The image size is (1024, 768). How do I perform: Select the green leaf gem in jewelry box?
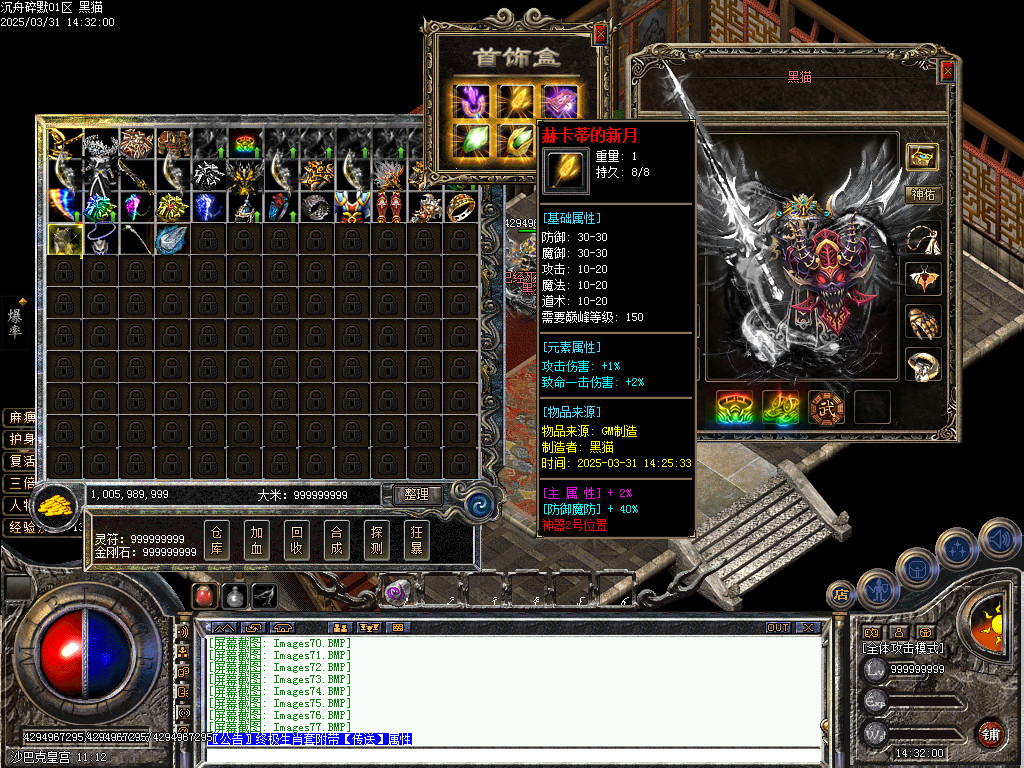pyautogui.click(x=470, y=139)
